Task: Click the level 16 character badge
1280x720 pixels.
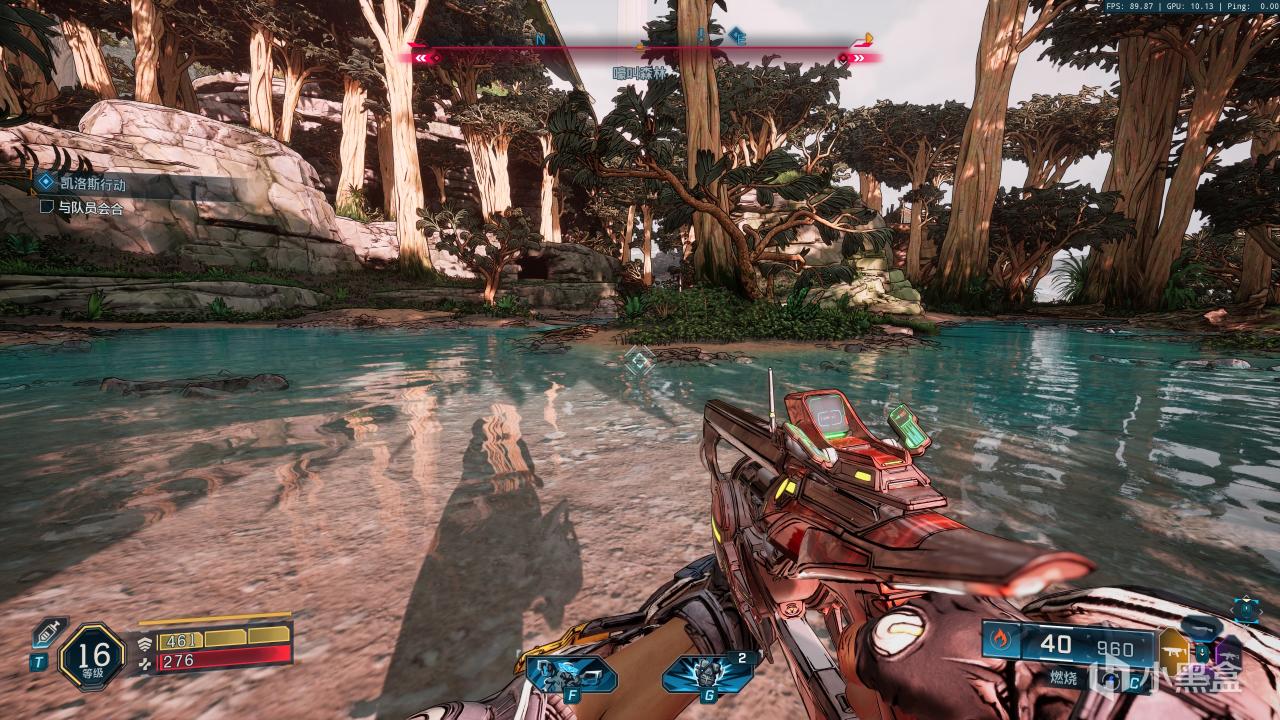Action: [x=92, y=656]
